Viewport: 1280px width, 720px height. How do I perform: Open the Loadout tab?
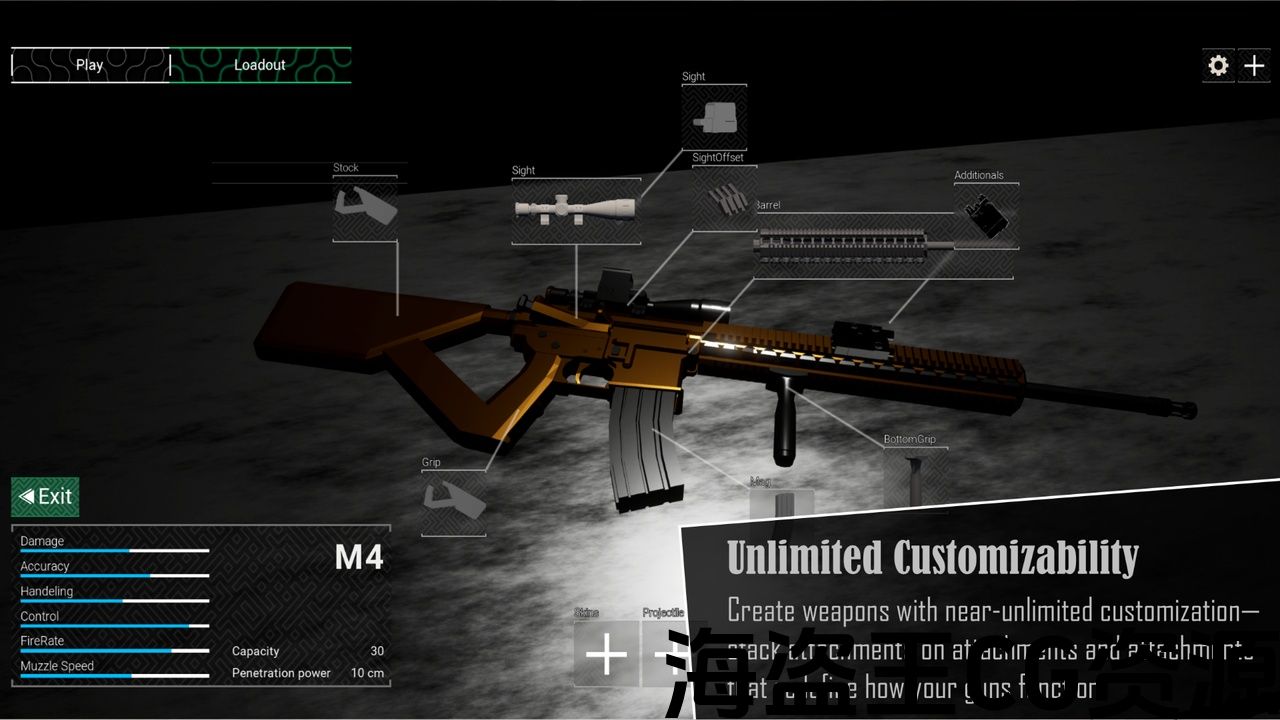(x=260, y=65)
